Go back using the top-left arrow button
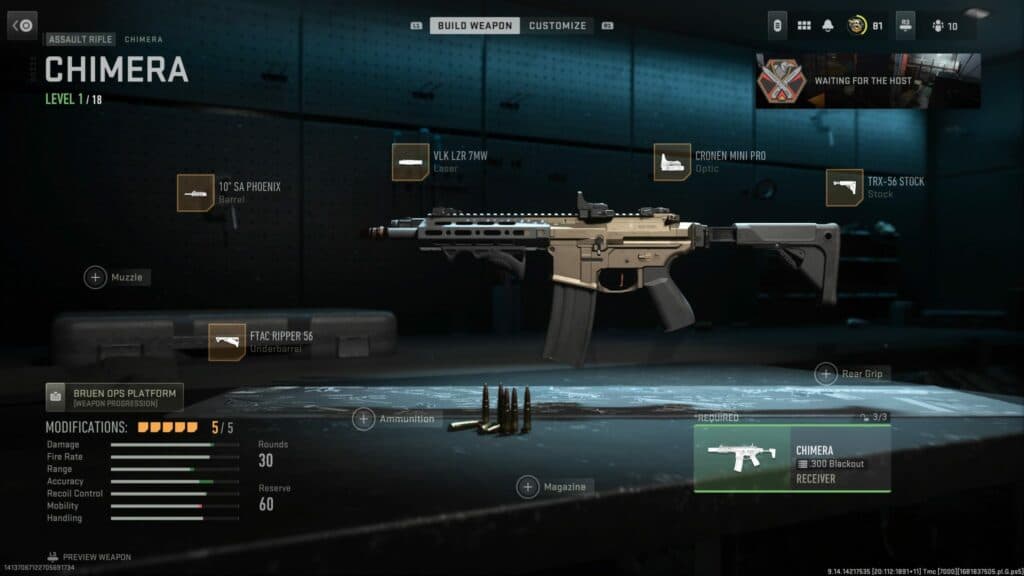Viewport: 1024px width, 576px height. pos(22,25)
